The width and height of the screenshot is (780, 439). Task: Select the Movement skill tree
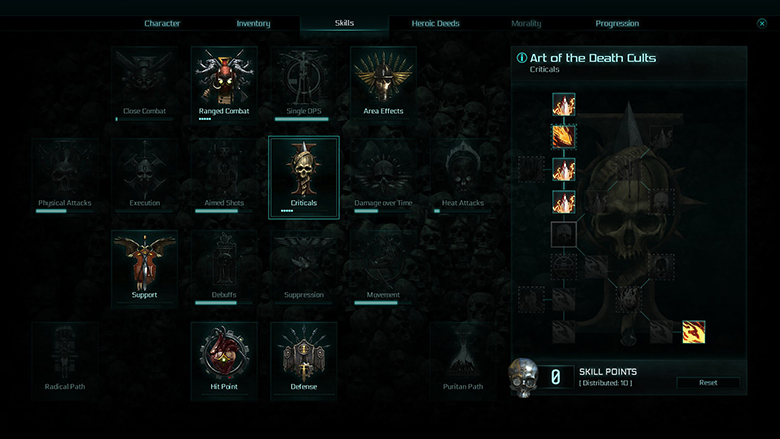pyautogui.click(x=383, y=266)
